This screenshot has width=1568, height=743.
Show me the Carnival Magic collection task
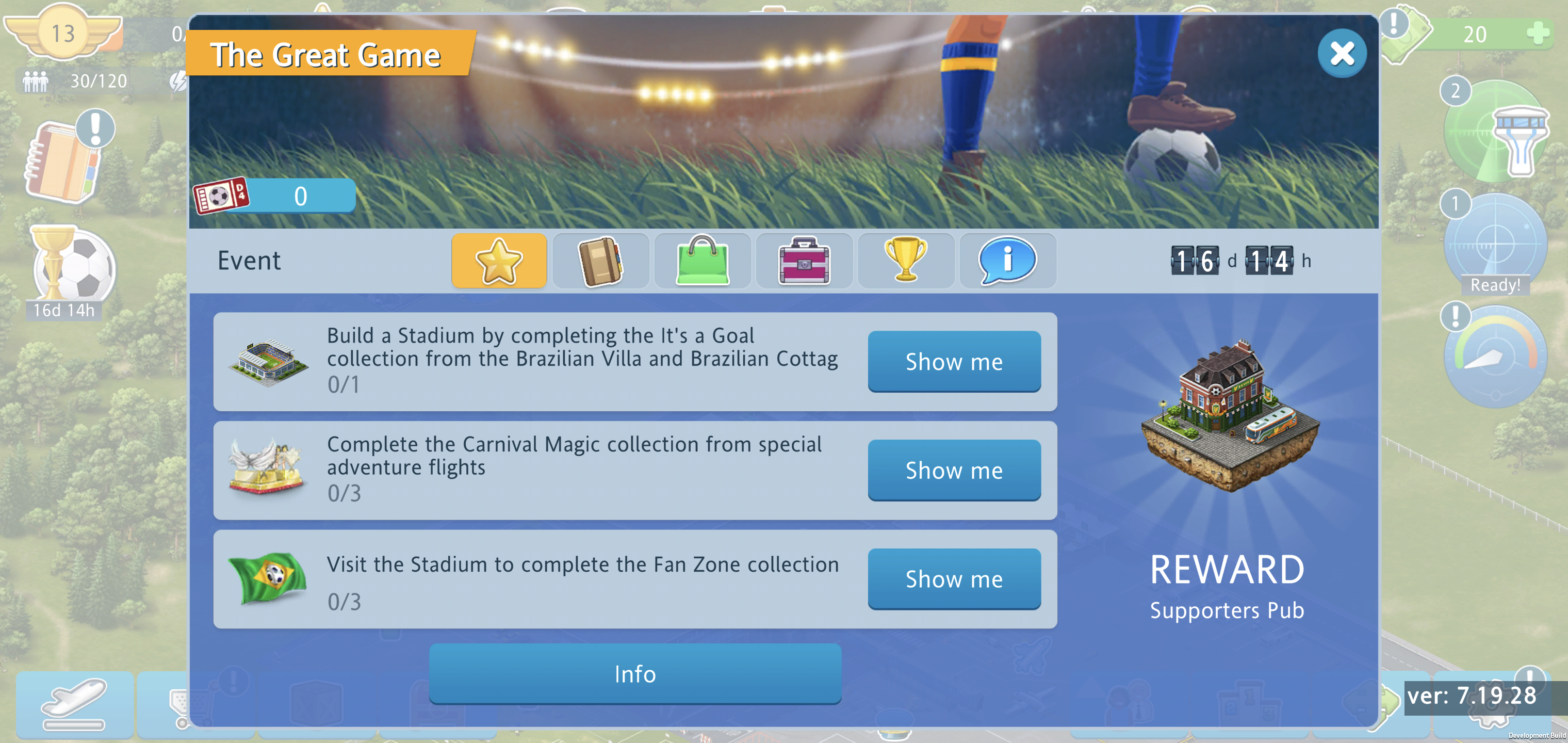[x=954, y=470]
